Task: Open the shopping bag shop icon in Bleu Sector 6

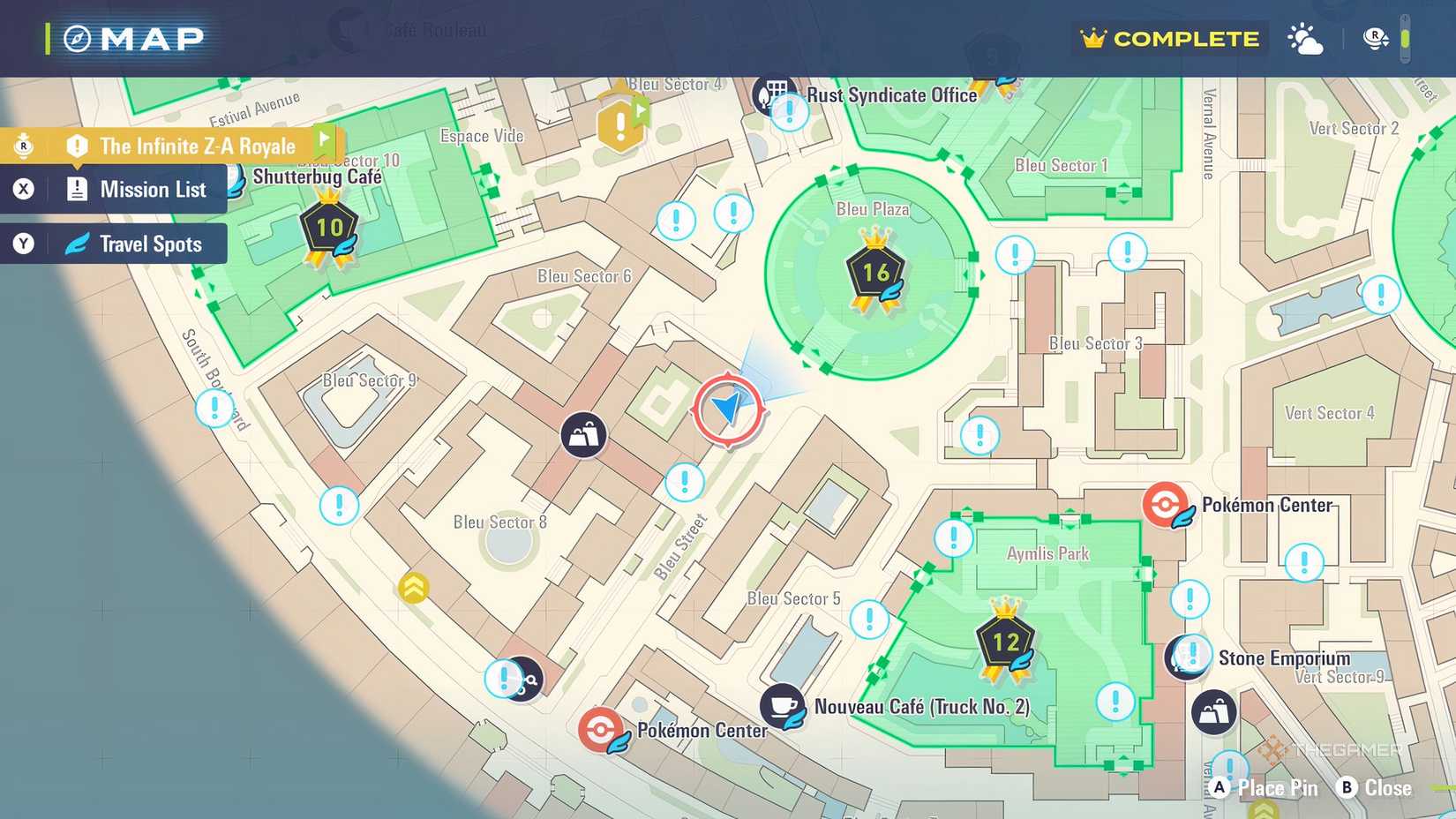Action: pyautogui.click(x=584, y=434)
